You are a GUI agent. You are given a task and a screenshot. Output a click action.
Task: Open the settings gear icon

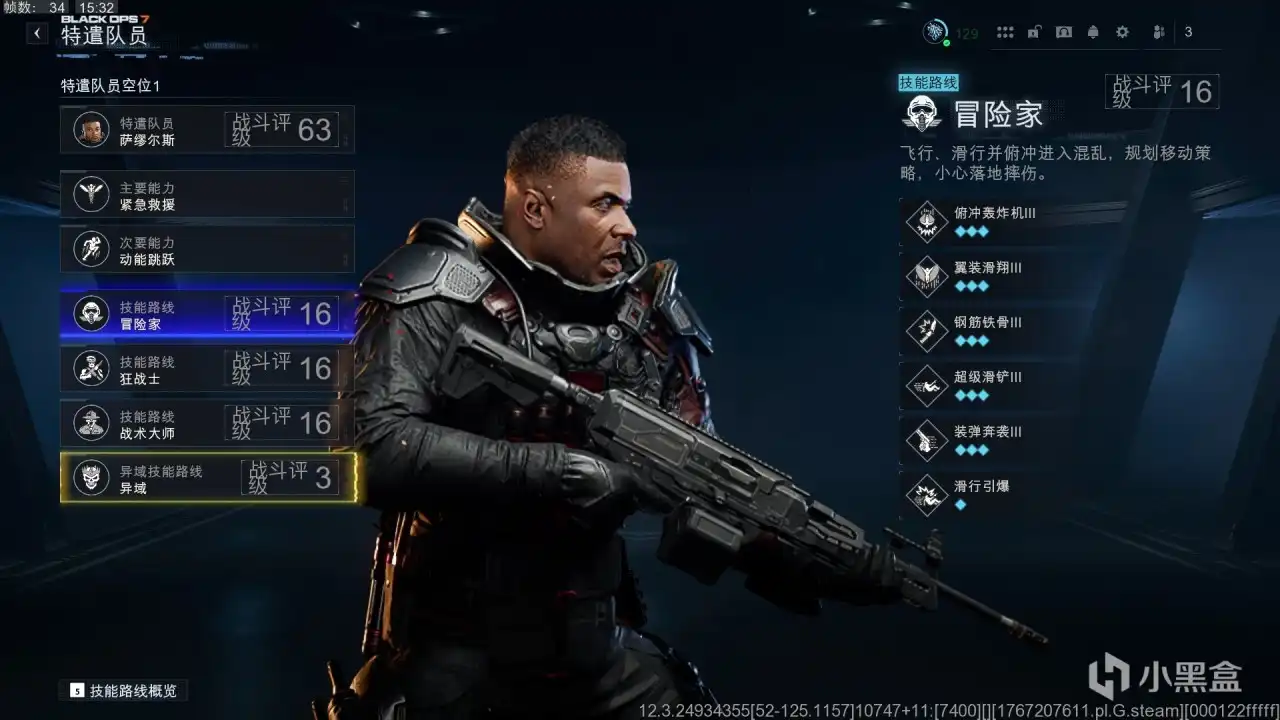(x=1123, y=32)
